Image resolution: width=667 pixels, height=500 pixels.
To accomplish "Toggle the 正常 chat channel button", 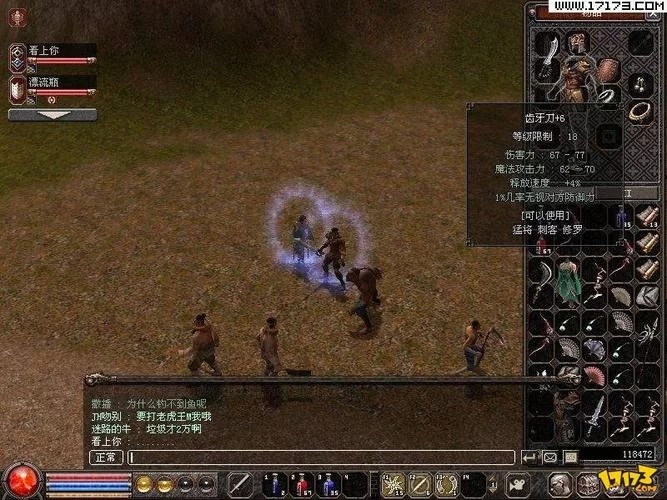I will coord(107,457).
